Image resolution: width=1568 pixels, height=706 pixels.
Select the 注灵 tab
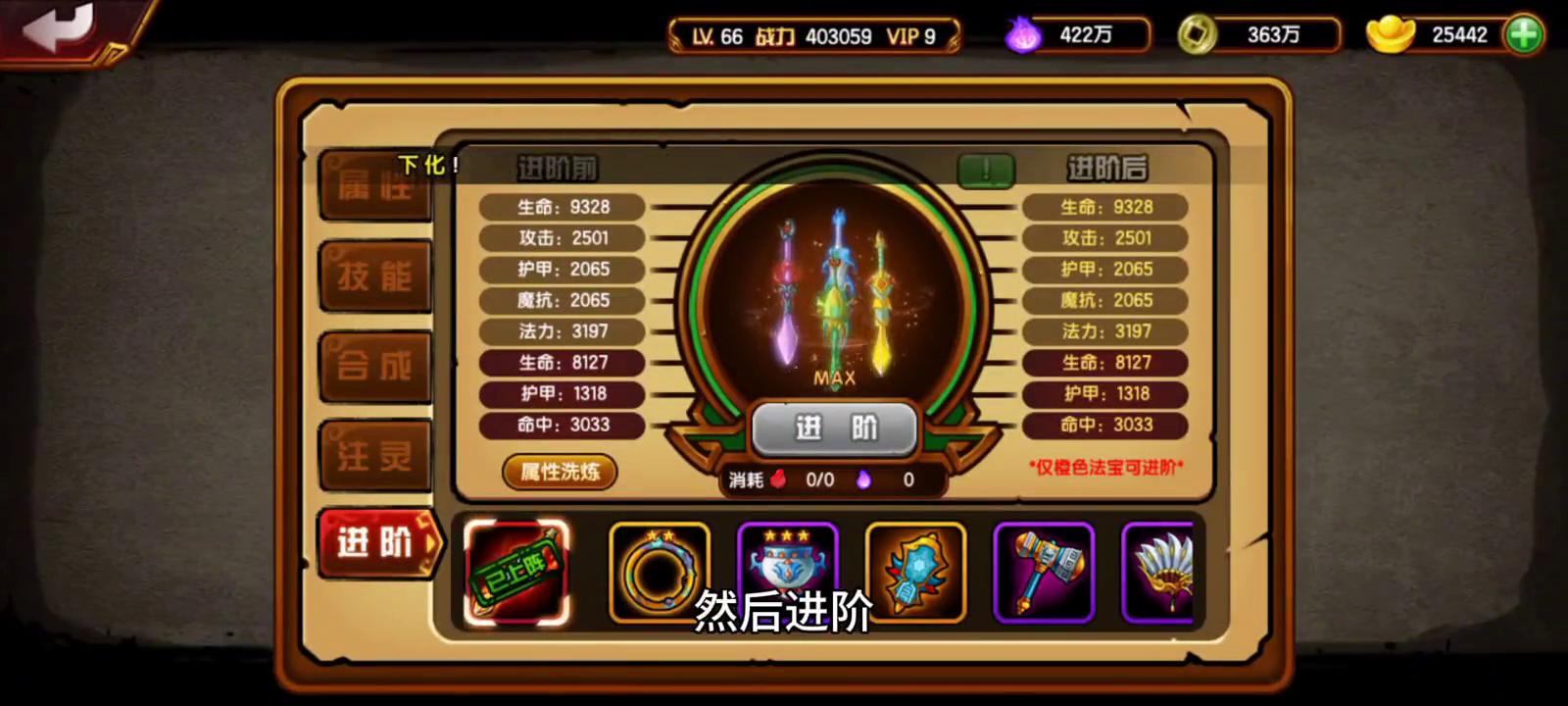click(x=375, y=453)
